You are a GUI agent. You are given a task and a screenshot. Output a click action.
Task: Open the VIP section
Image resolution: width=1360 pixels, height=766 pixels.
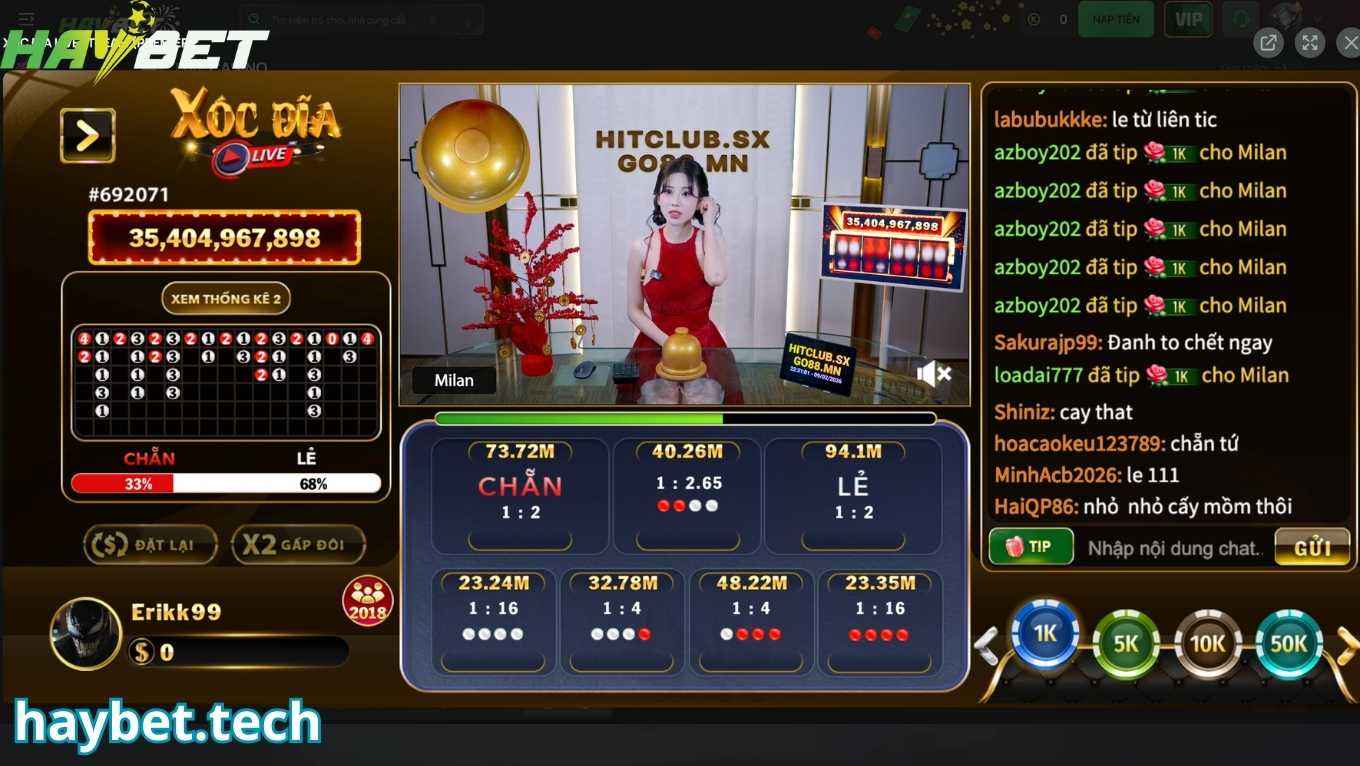pyautogui.click(x=1188, y=18)
